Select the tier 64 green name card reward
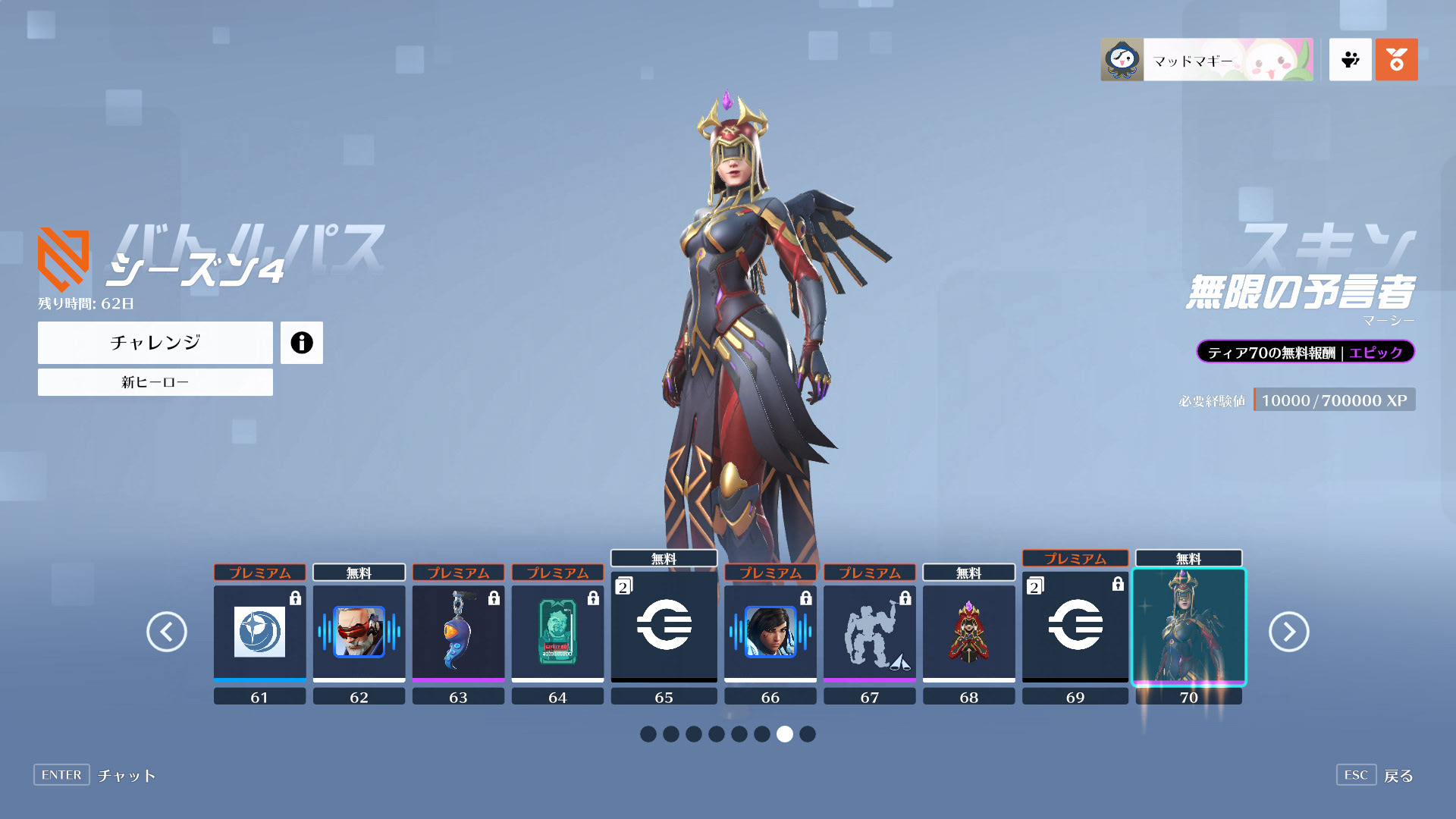 coord(557,632)
